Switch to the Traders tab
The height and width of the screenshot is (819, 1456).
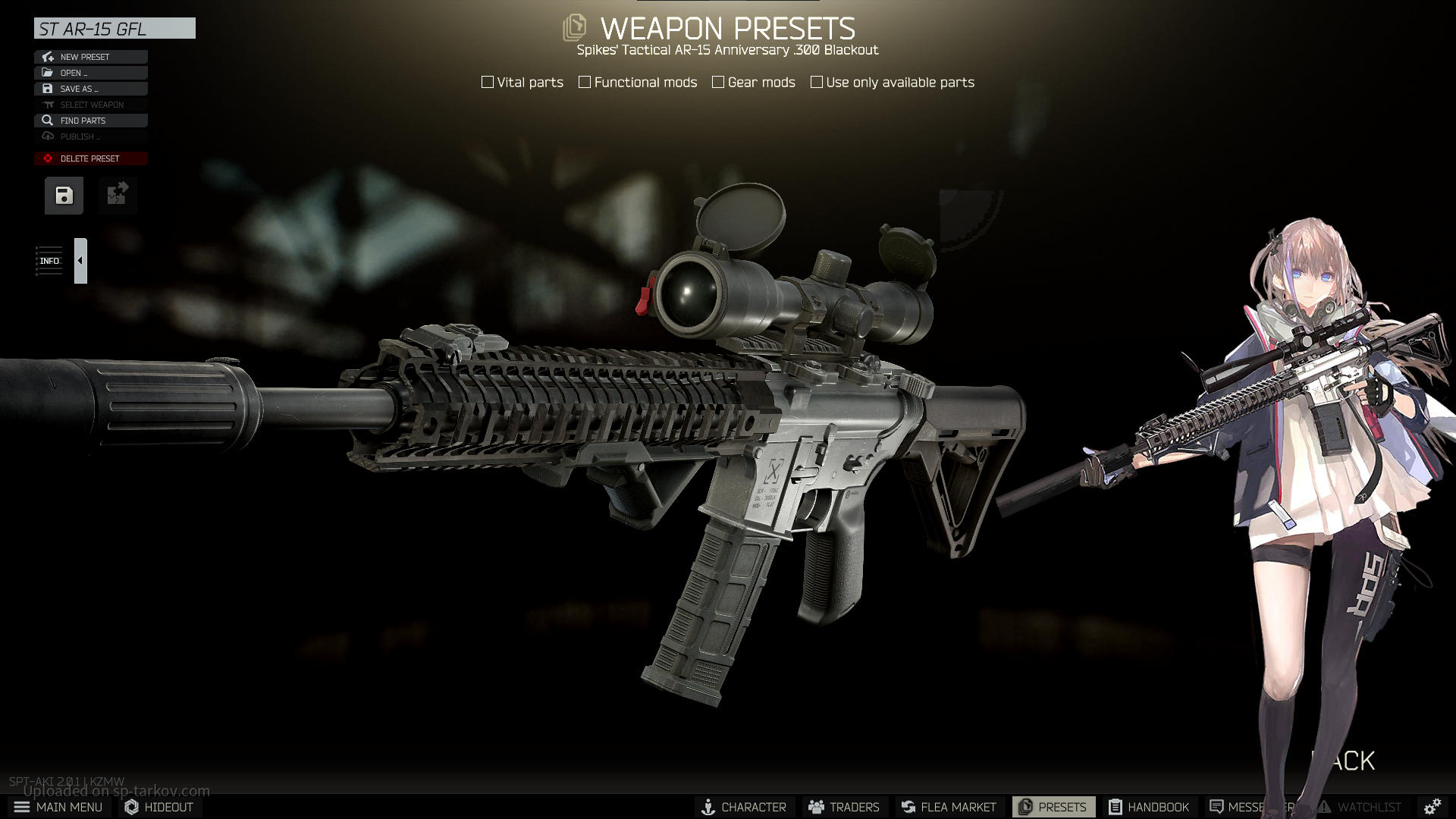[844, 807]
